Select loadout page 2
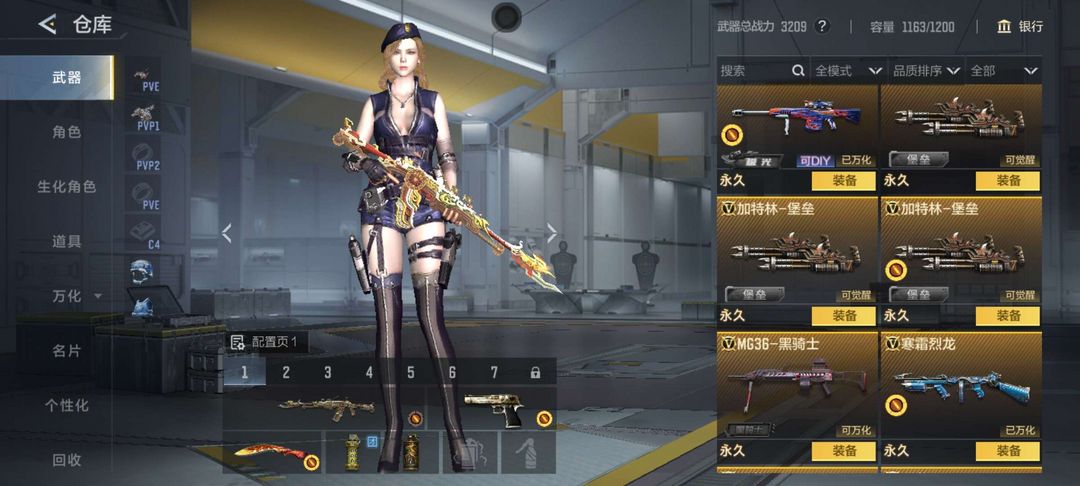 click(286, 373)
